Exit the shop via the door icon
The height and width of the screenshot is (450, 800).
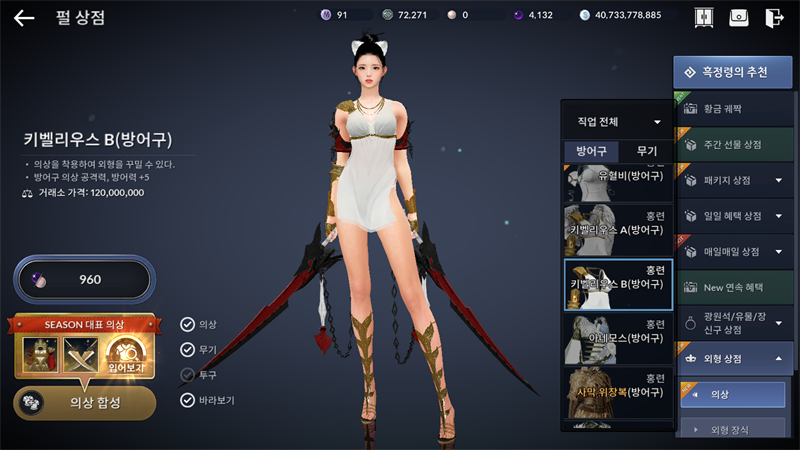(774, 17)
